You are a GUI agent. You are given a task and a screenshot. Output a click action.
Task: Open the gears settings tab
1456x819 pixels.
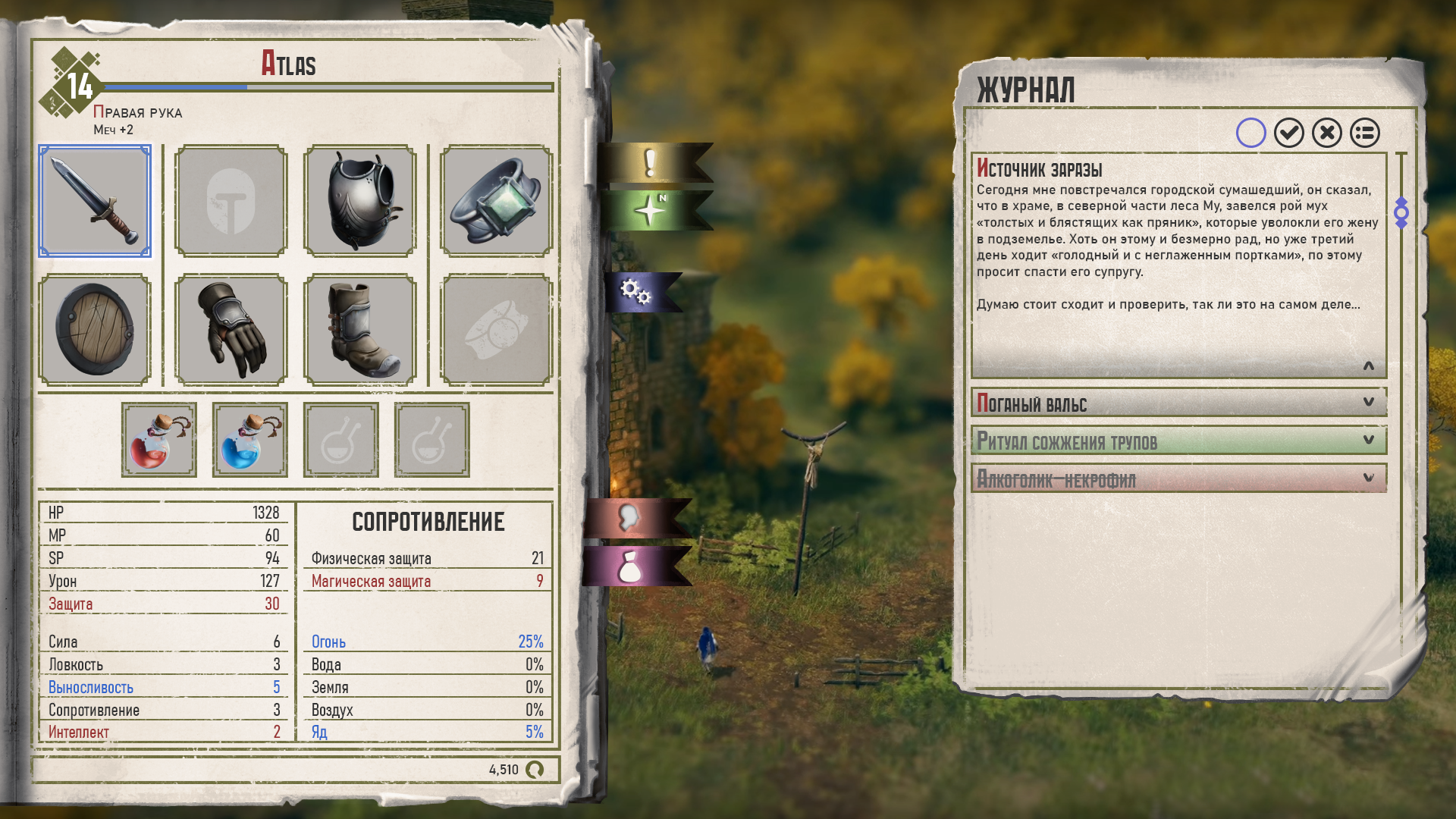(x=637, y=291)
